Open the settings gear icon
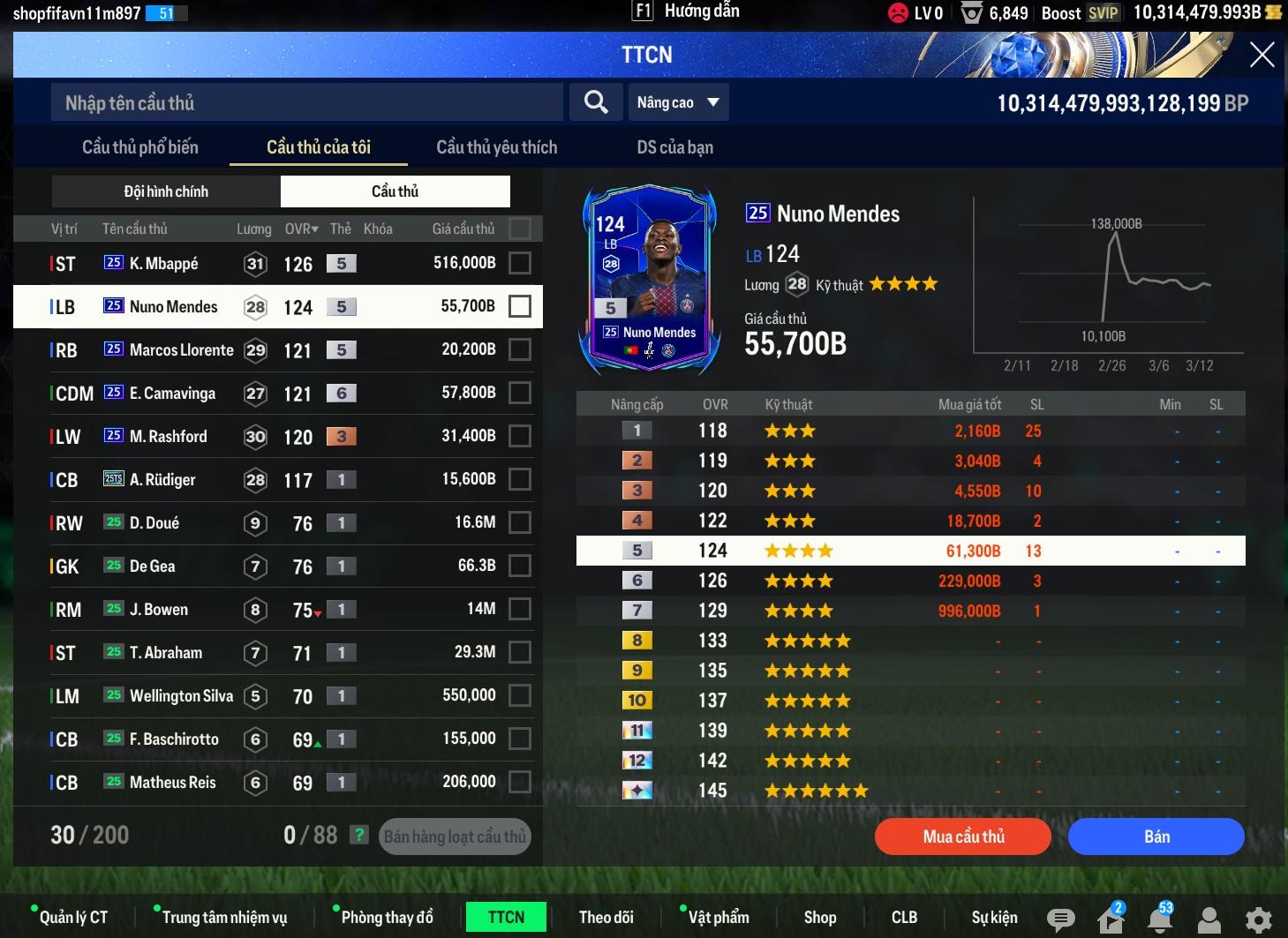 [x=1258, y=919]
